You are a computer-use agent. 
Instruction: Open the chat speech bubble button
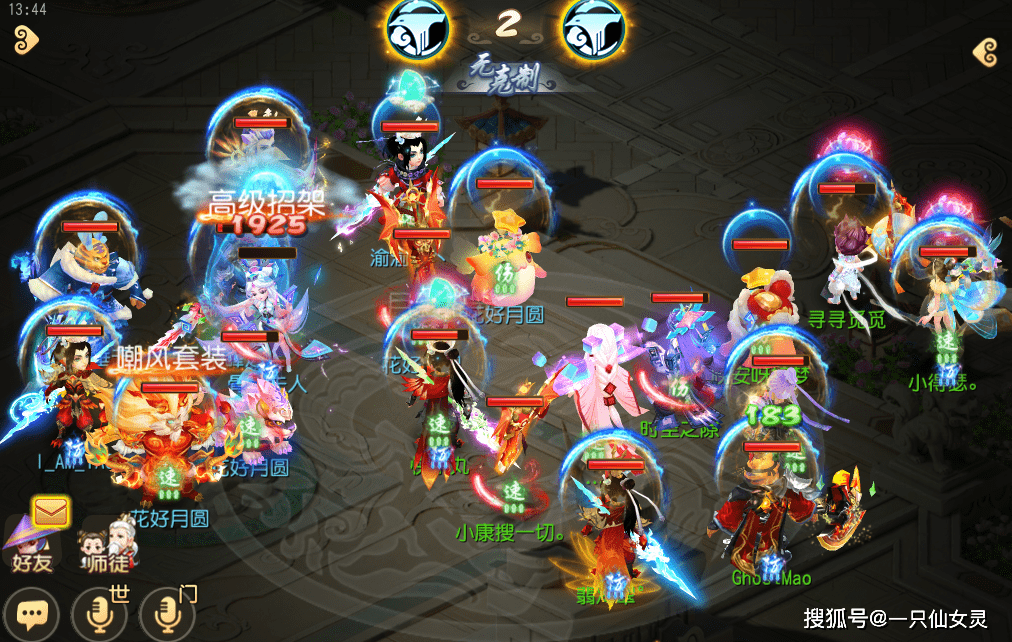pyautogui.click(x=32, y=612)
